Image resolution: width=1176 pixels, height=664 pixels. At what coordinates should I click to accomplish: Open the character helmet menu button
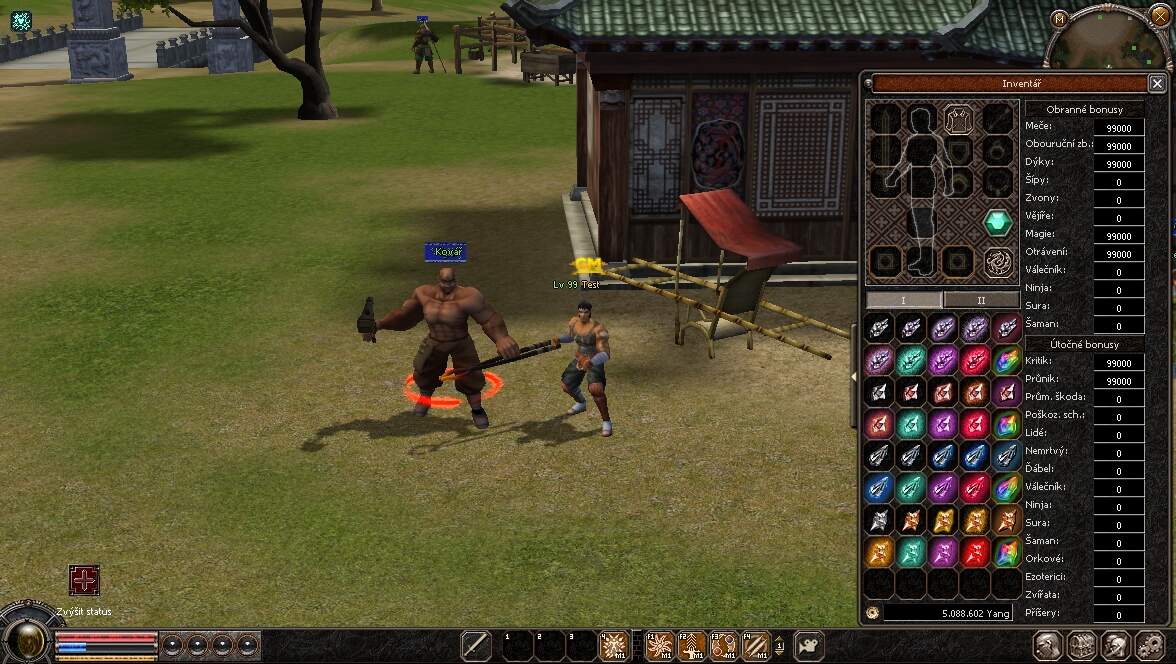1047,646
